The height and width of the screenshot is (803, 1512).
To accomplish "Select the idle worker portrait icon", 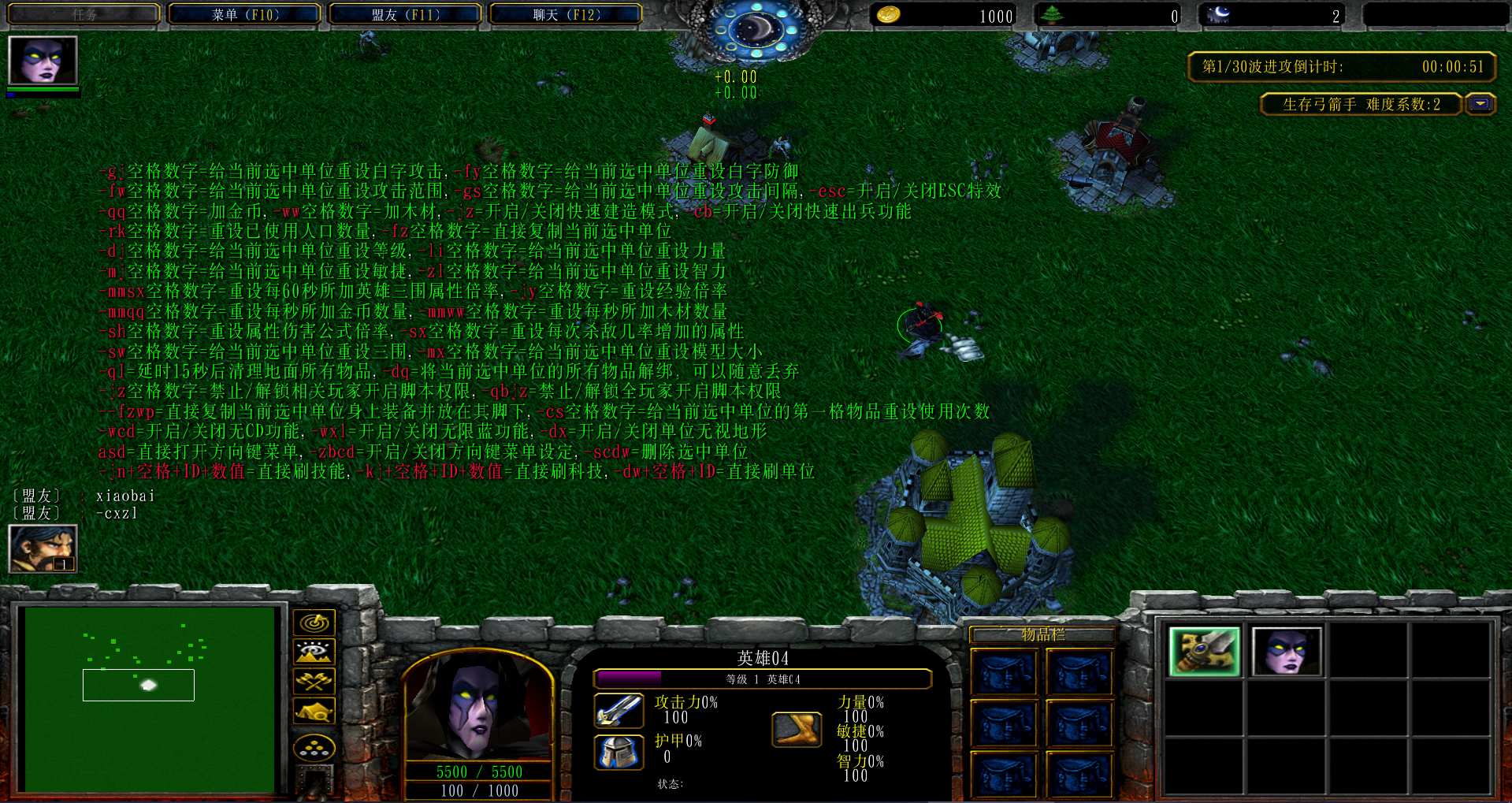I will click(x=43, y=548).
